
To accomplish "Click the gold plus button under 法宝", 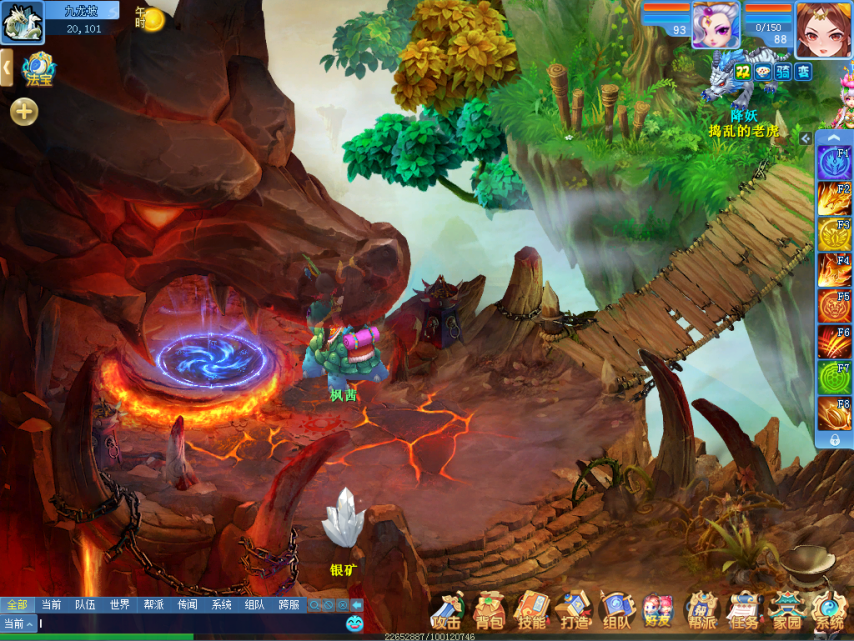I will [x=24, y=112].
